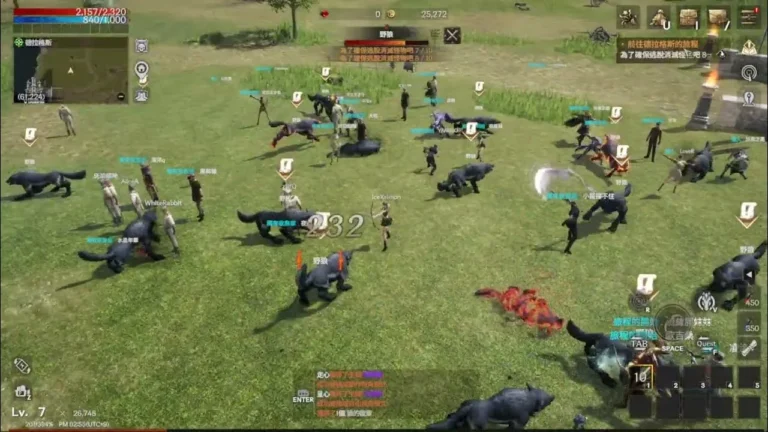Image resolution: width=768 pixels, height=432 pixels.
Task: Click the Quest button near the hotbar
Action: click(x=707, y=344)
